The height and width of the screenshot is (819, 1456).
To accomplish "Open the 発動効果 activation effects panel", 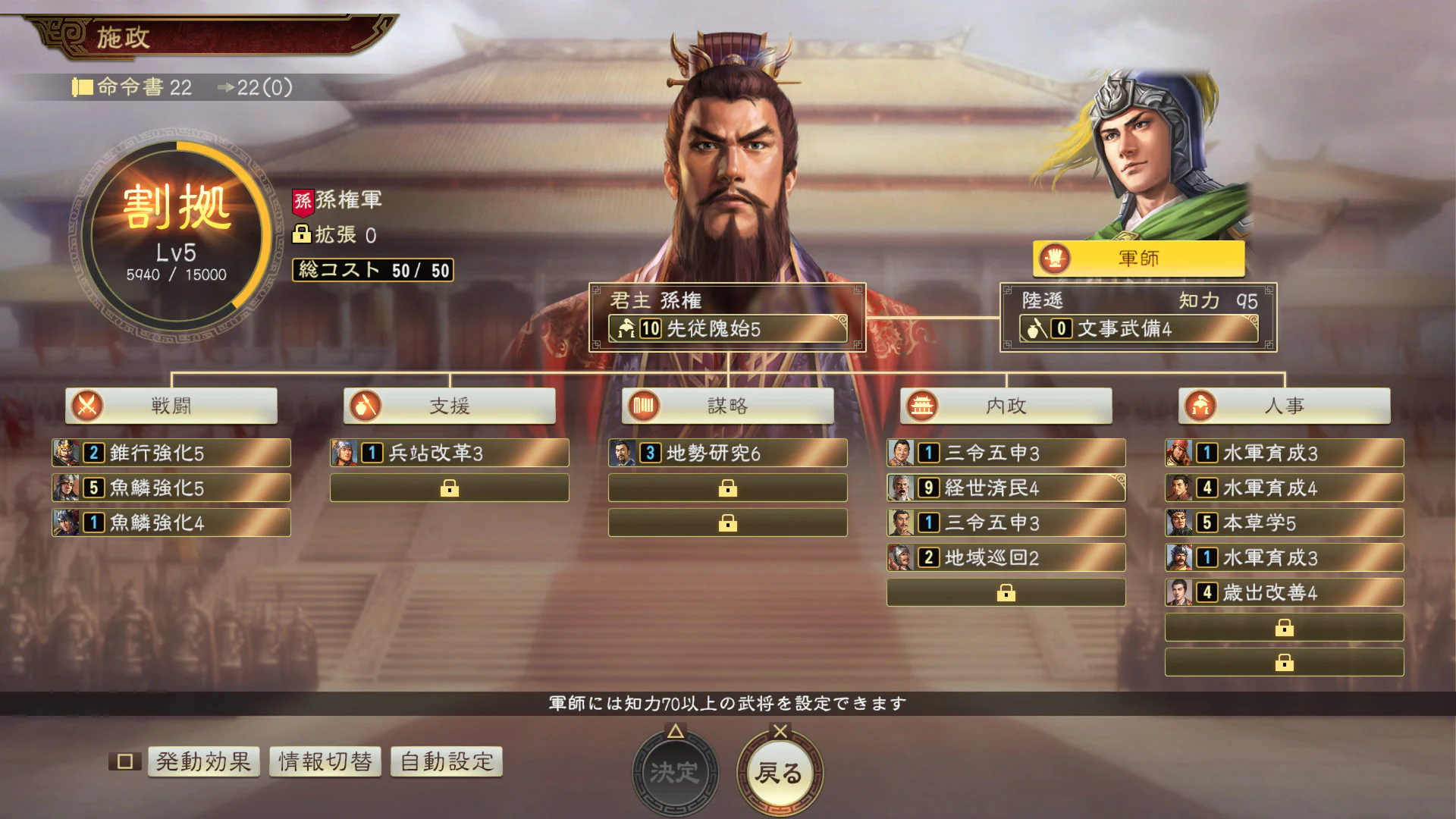I will [202, 761].
